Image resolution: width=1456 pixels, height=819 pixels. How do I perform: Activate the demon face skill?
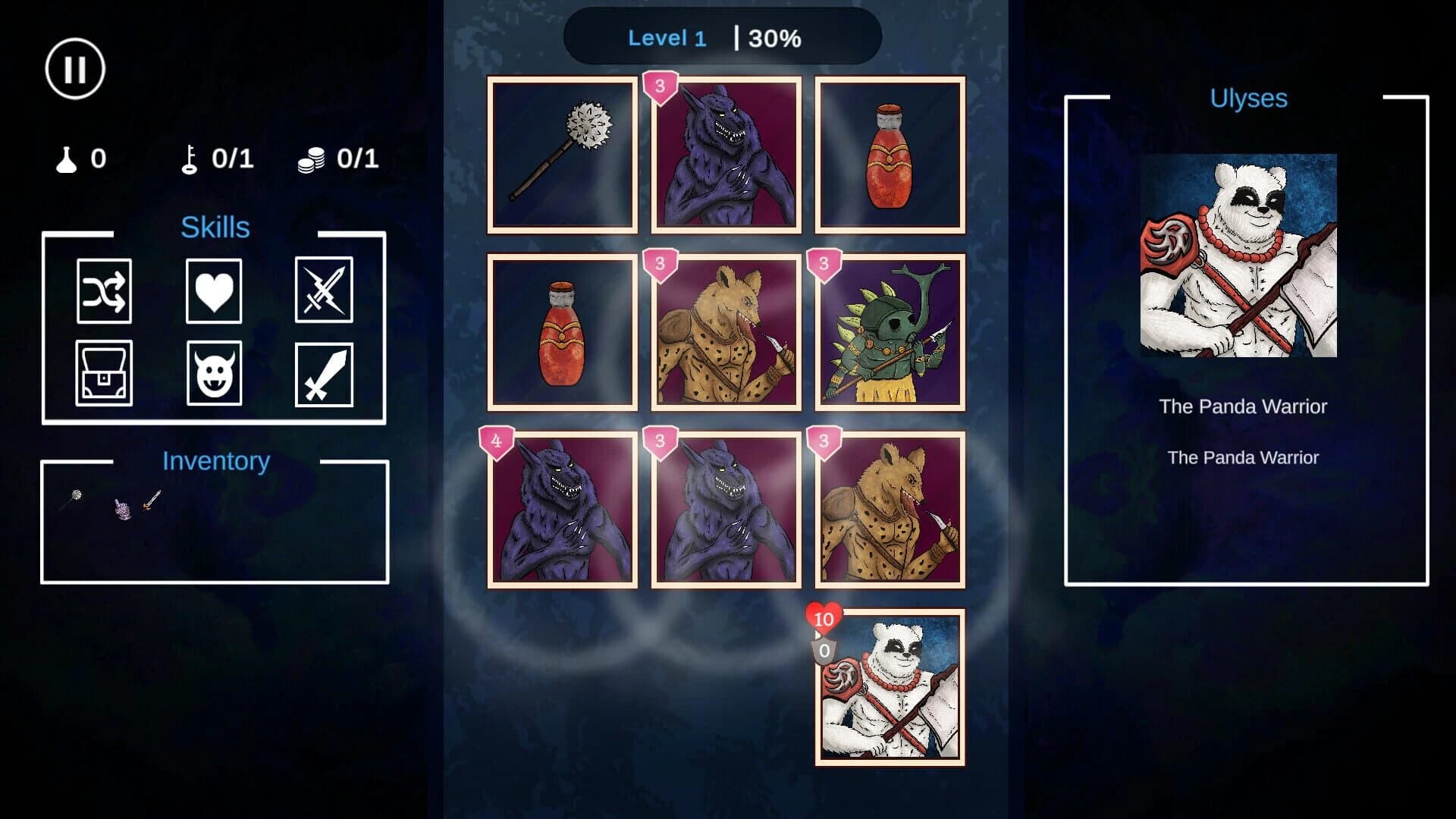(x=214, y=374)
